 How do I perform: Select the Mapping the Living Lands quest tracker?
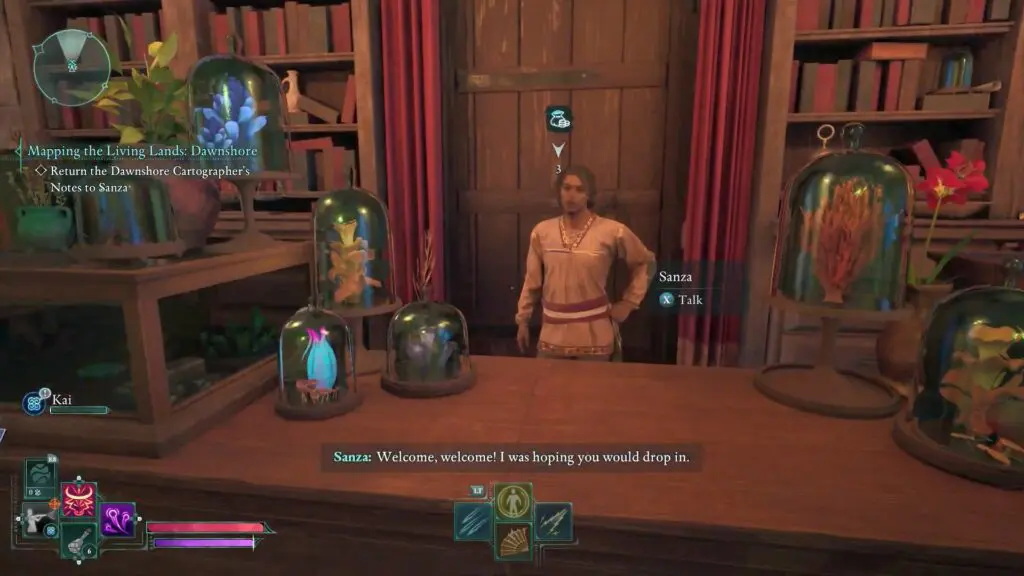click(142, 151)
